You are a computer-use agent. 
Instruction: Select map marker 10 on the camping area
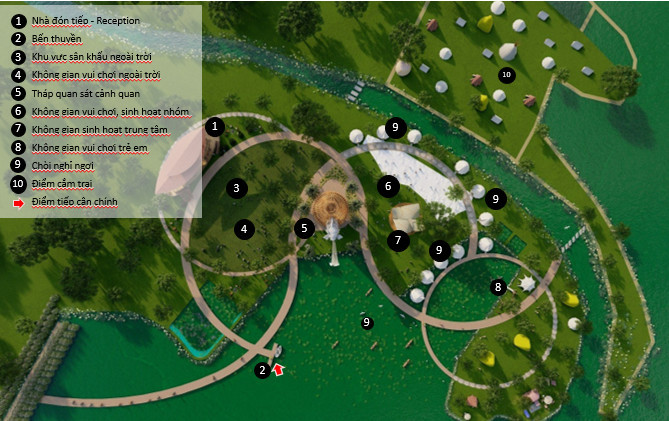(x=506, y=75)
